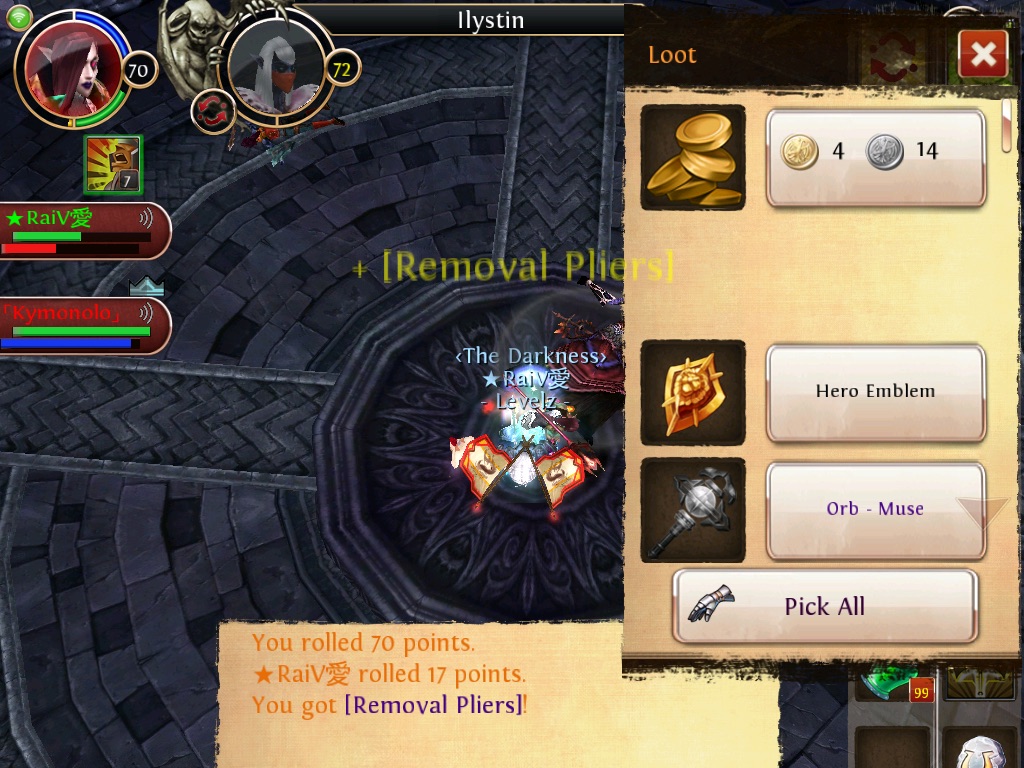This screenshot has width=1024, height=768.
Task: Take the Hero Emblem
Action: point(875,392)
